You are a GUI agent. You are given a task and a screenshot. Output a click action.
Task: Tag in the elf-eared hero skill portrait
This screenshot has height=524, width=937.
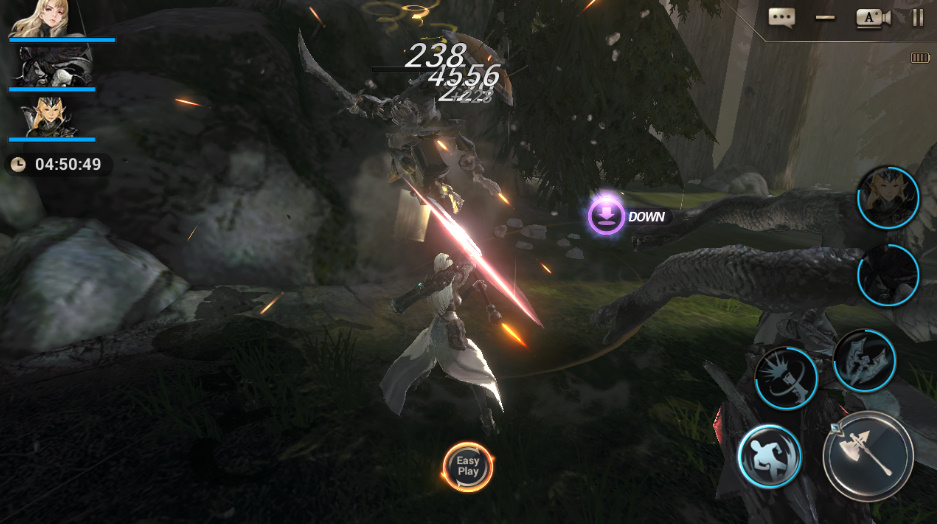click(x=887, y=197)
